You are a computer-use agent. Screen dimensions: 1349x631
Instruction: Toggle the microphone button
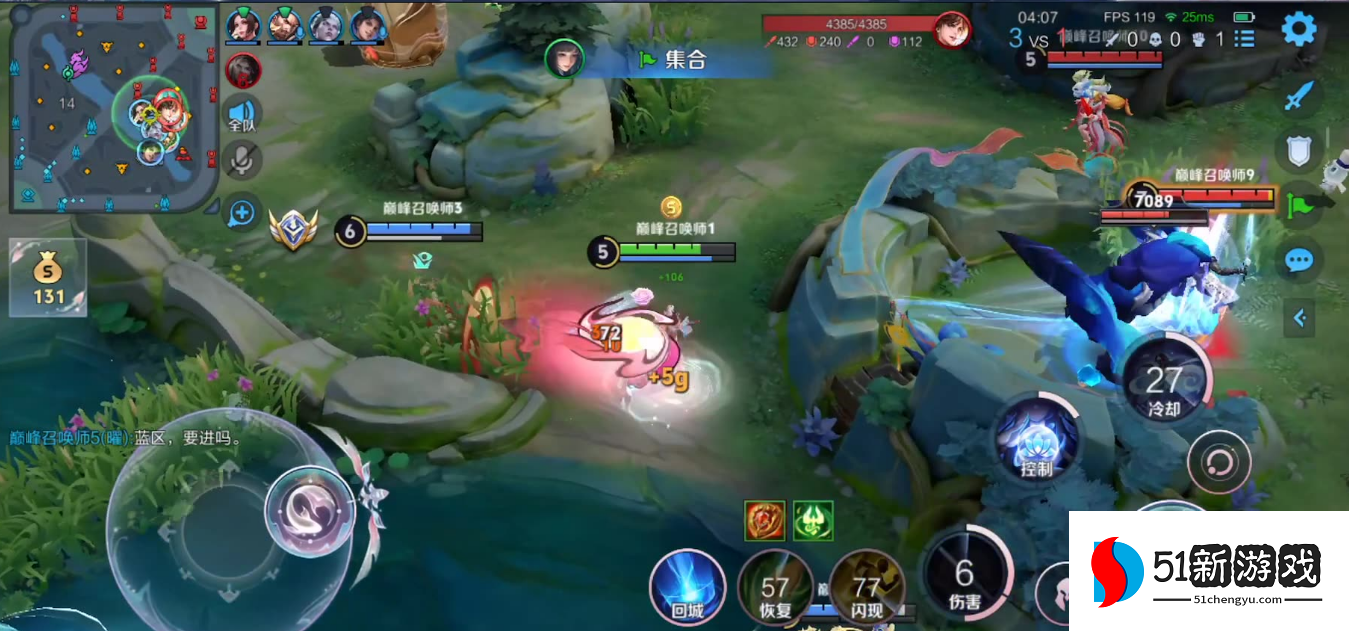pos(242,160)
